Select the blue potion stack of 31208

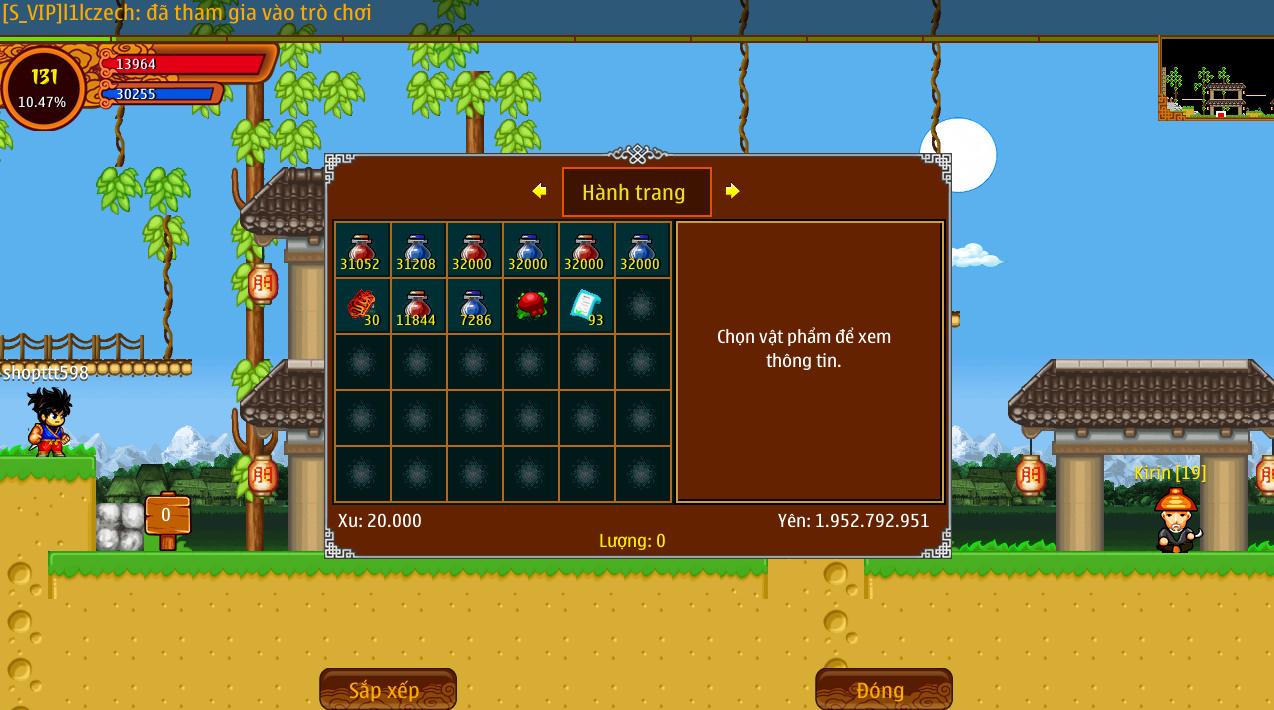tap(418, 250)
